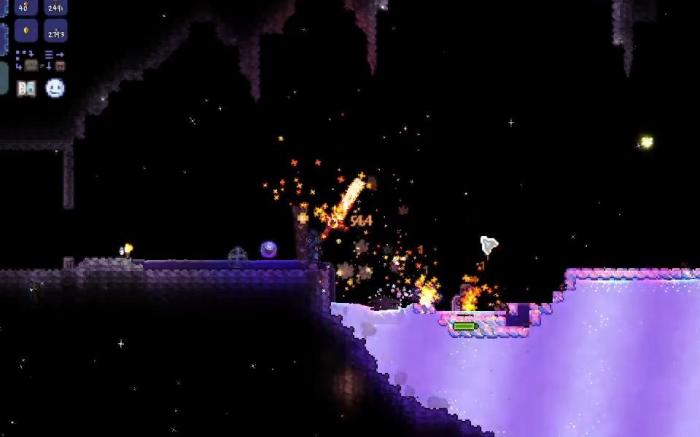Viewport: 700px width, 437px height.
Task: Click the sort inventory button
Action: pyautogui.click(x=54, y=60)
